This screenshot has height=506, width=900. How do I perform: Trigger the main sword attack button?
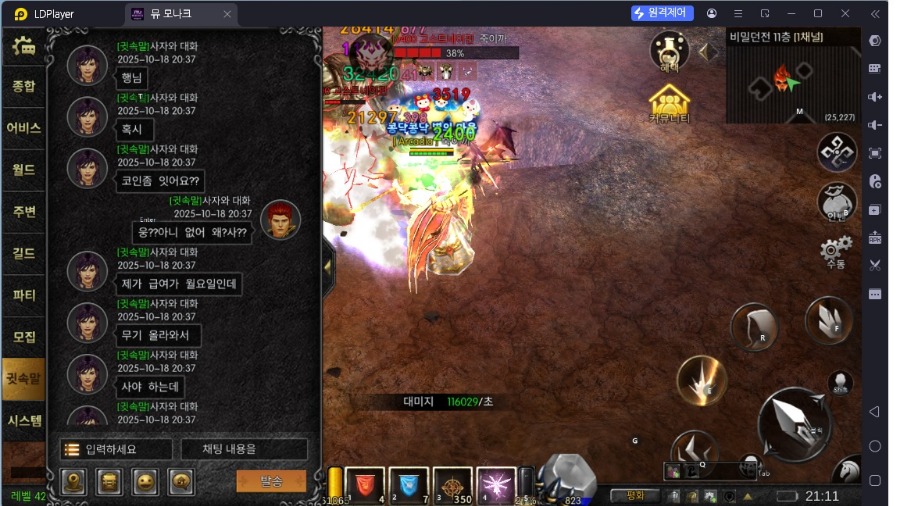794,424
